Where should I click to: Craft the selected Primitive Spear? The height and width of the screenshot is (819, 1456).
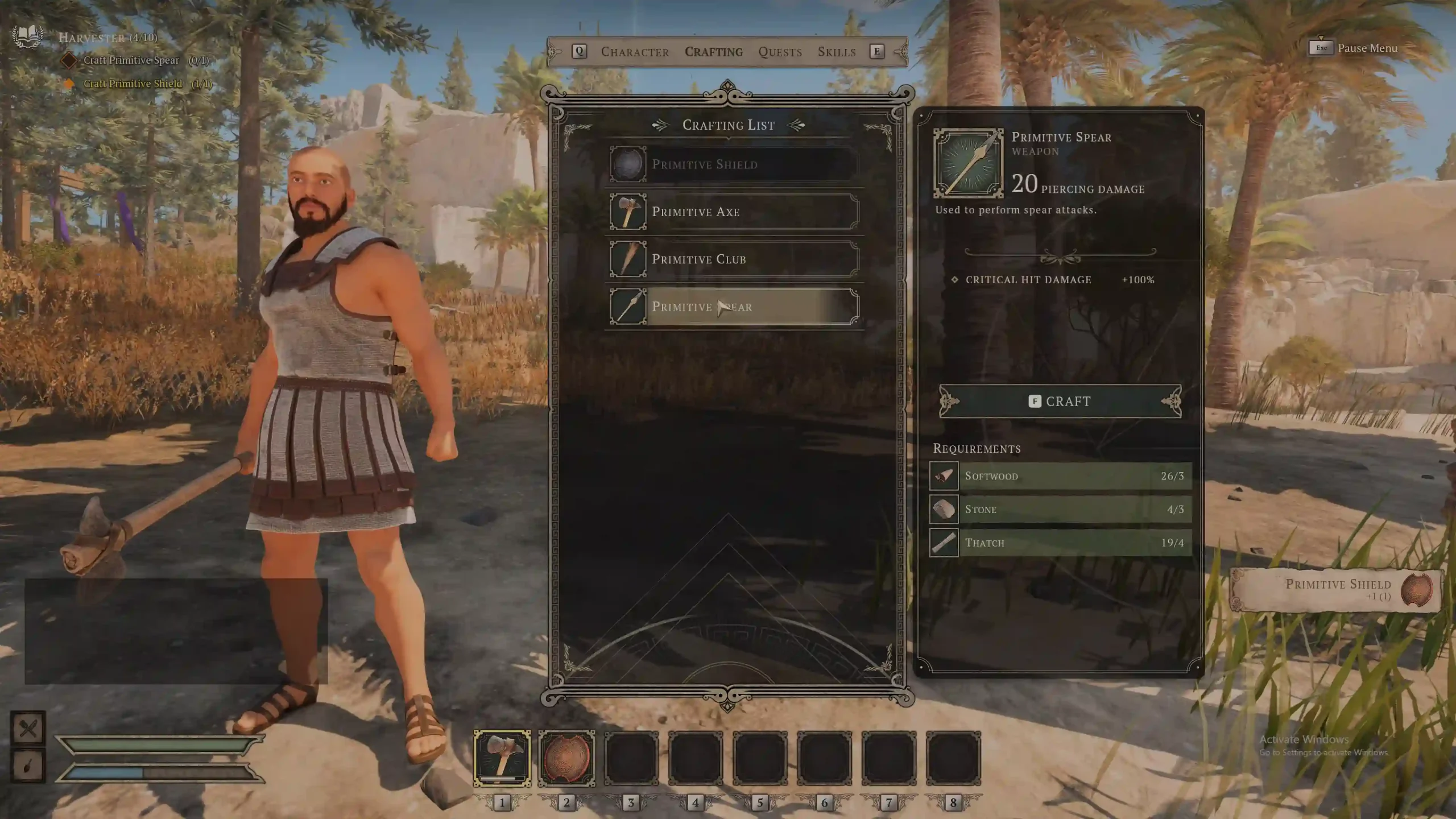coord(1060,402)
